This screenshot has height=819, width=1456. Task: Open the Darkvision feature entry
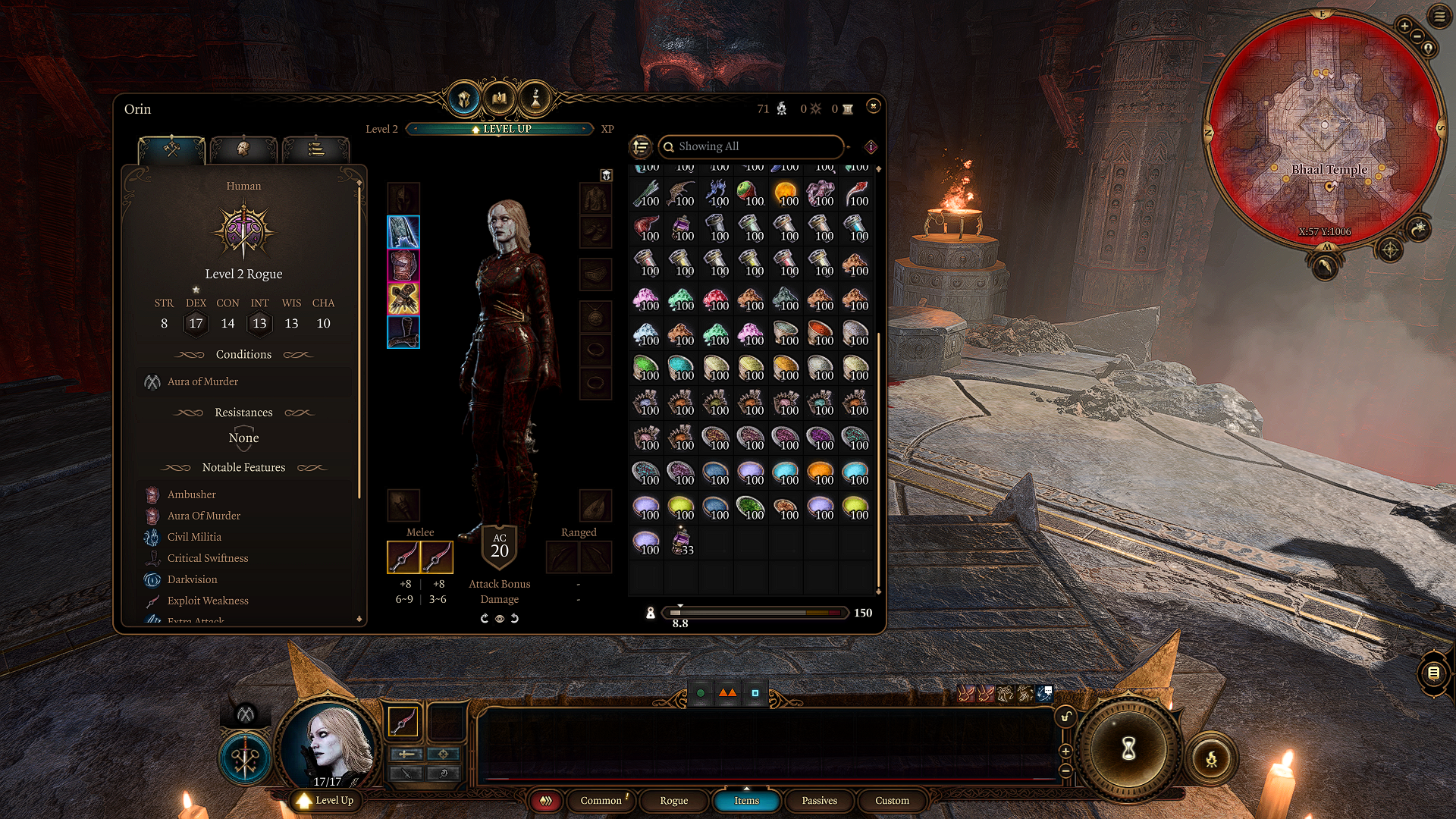tap(192, 579)
